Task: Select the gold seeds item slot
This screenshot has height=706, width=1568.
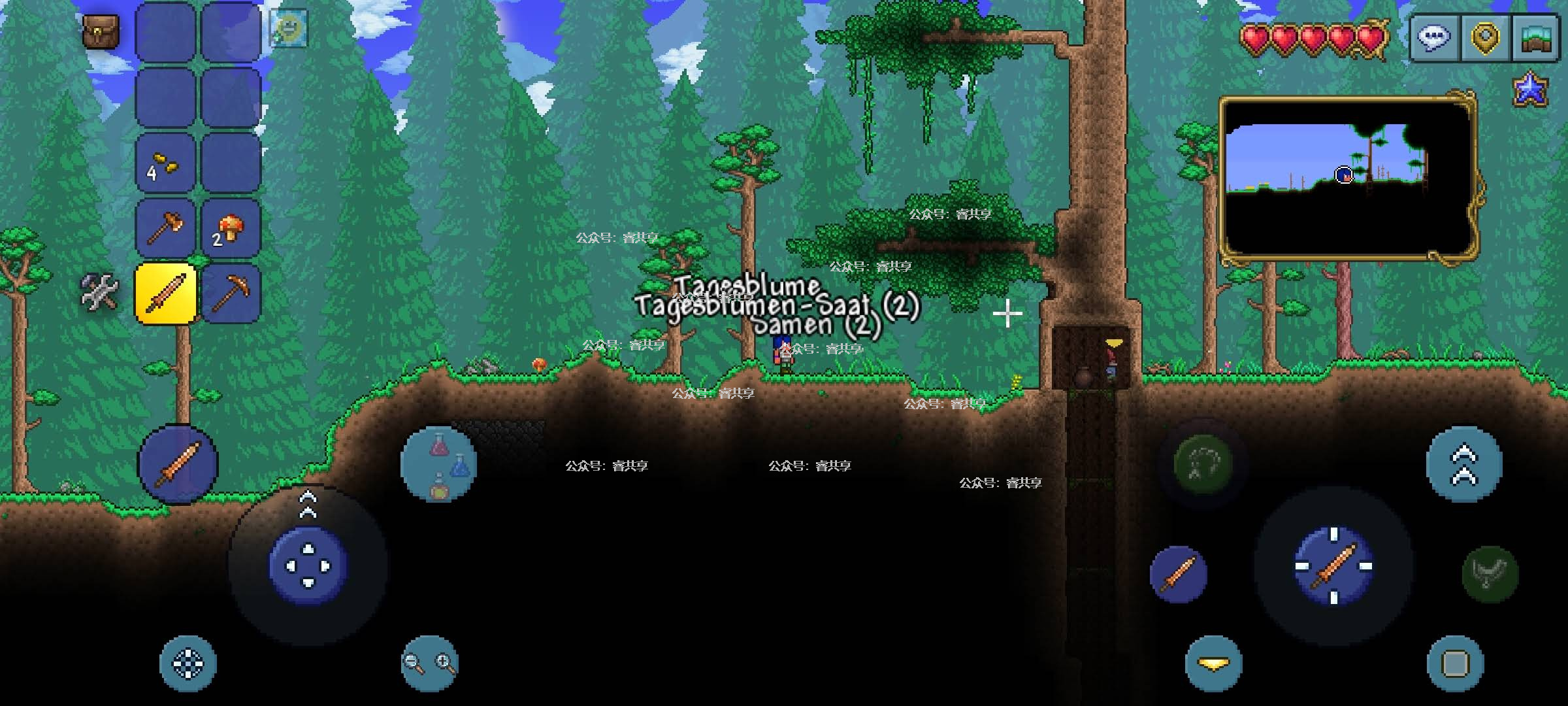Action: point(166,163)
